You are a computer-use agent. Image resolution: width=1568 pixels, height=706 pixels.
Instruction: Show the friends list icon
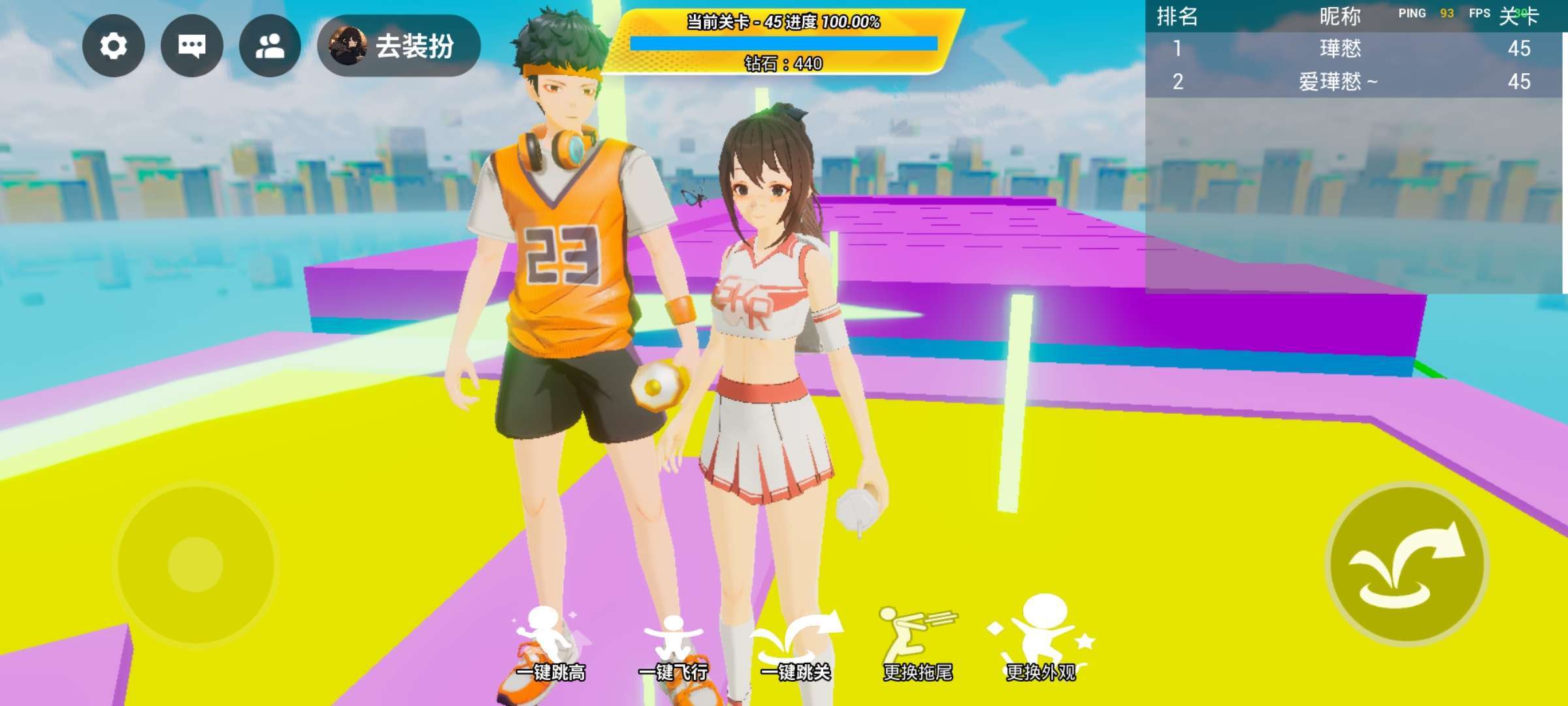270,46
